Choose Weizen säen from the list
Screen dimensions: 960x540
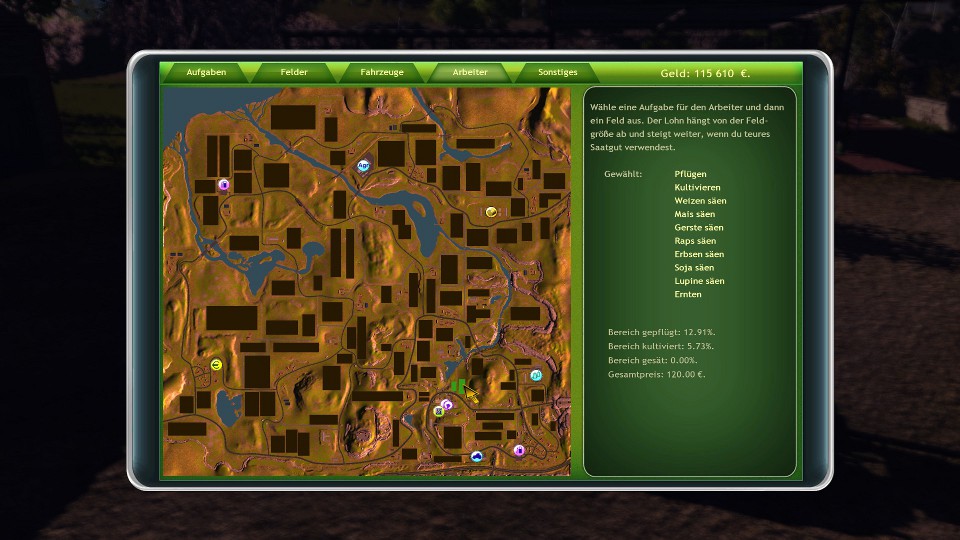(700, 201)
